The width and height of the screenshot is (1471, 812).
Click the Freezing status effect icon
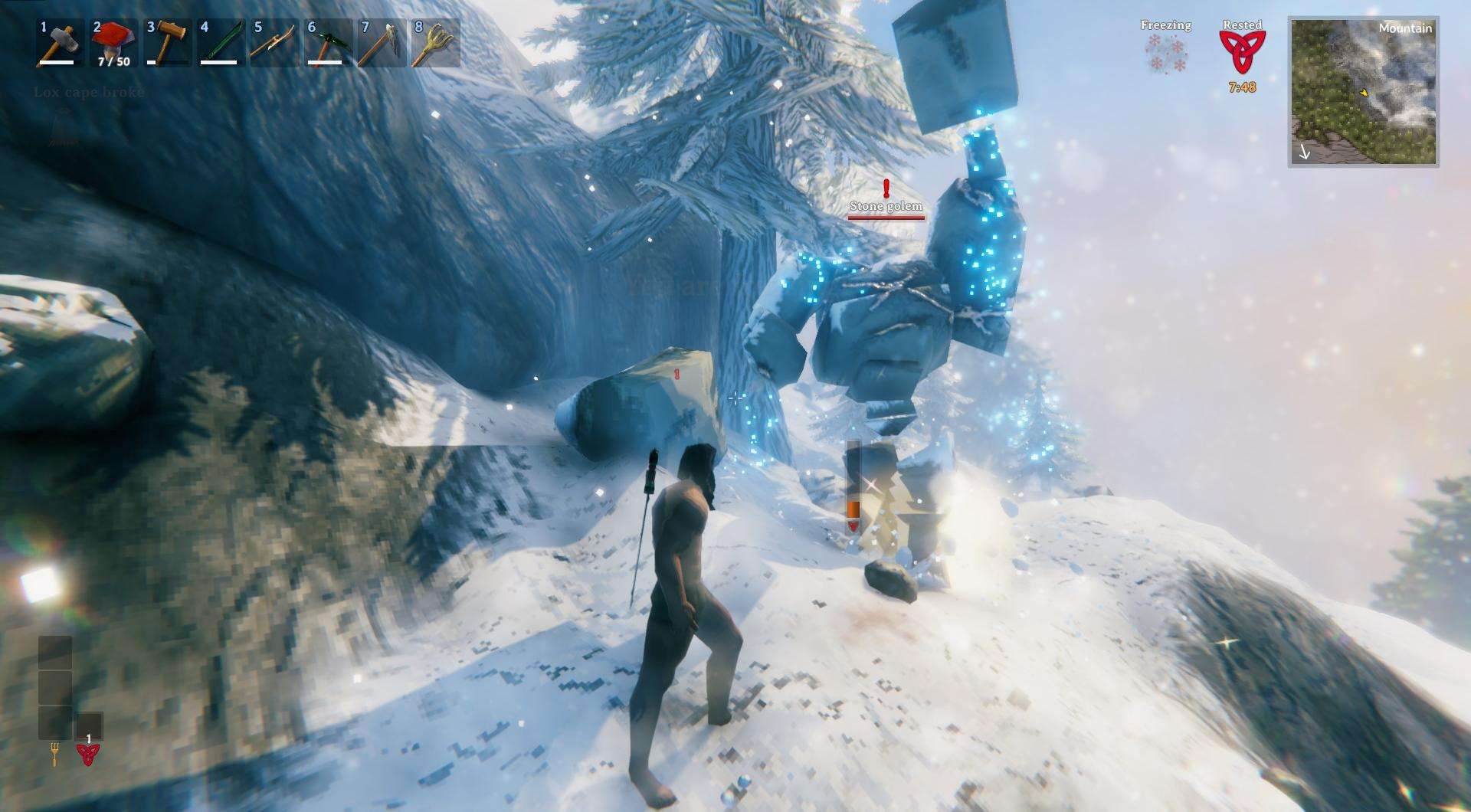[1165, 54]
